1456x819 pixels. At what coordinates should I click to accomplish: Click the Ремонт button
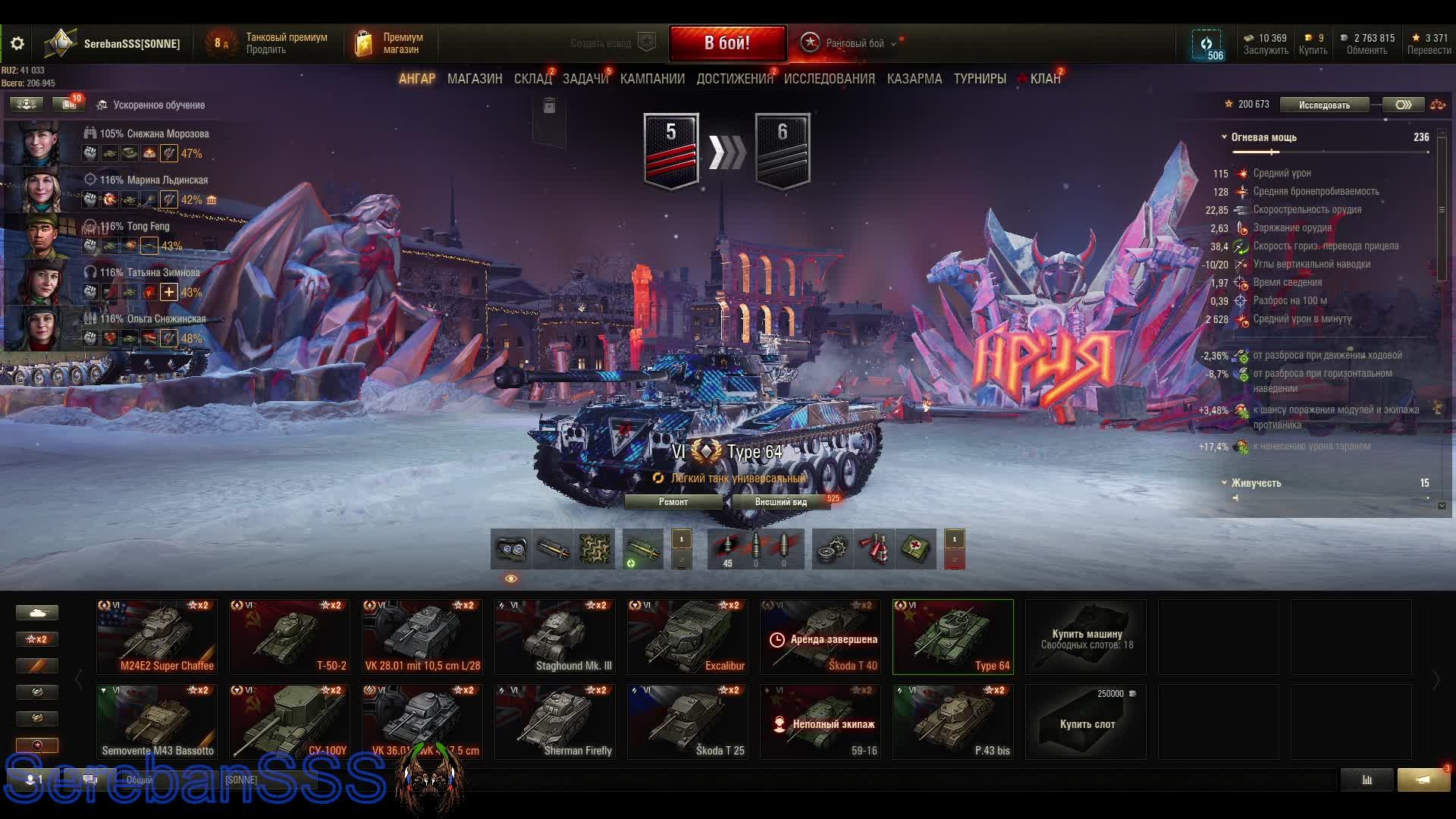click(x=673, y=502)
